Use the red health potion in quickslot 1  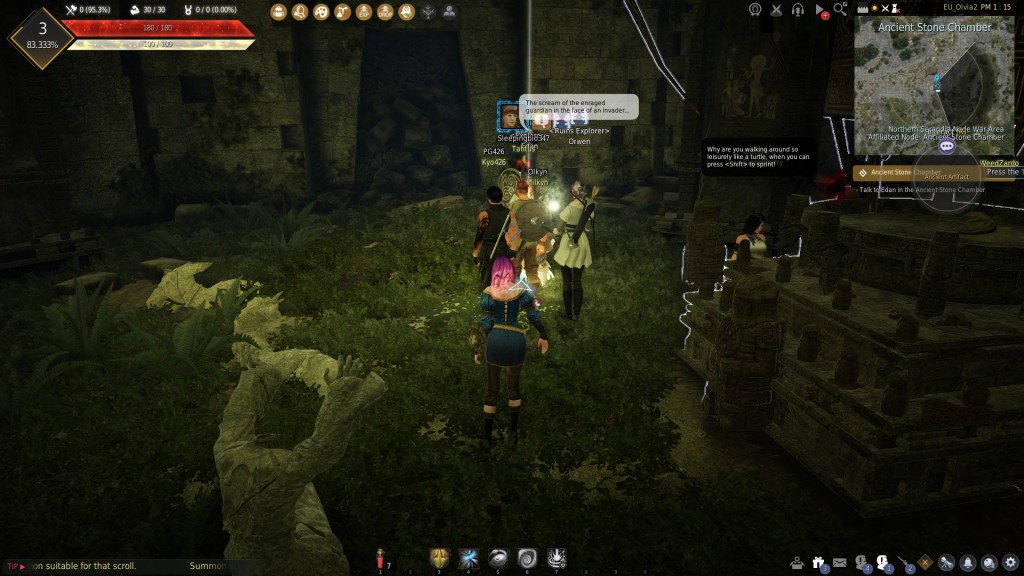pos(381,559)
